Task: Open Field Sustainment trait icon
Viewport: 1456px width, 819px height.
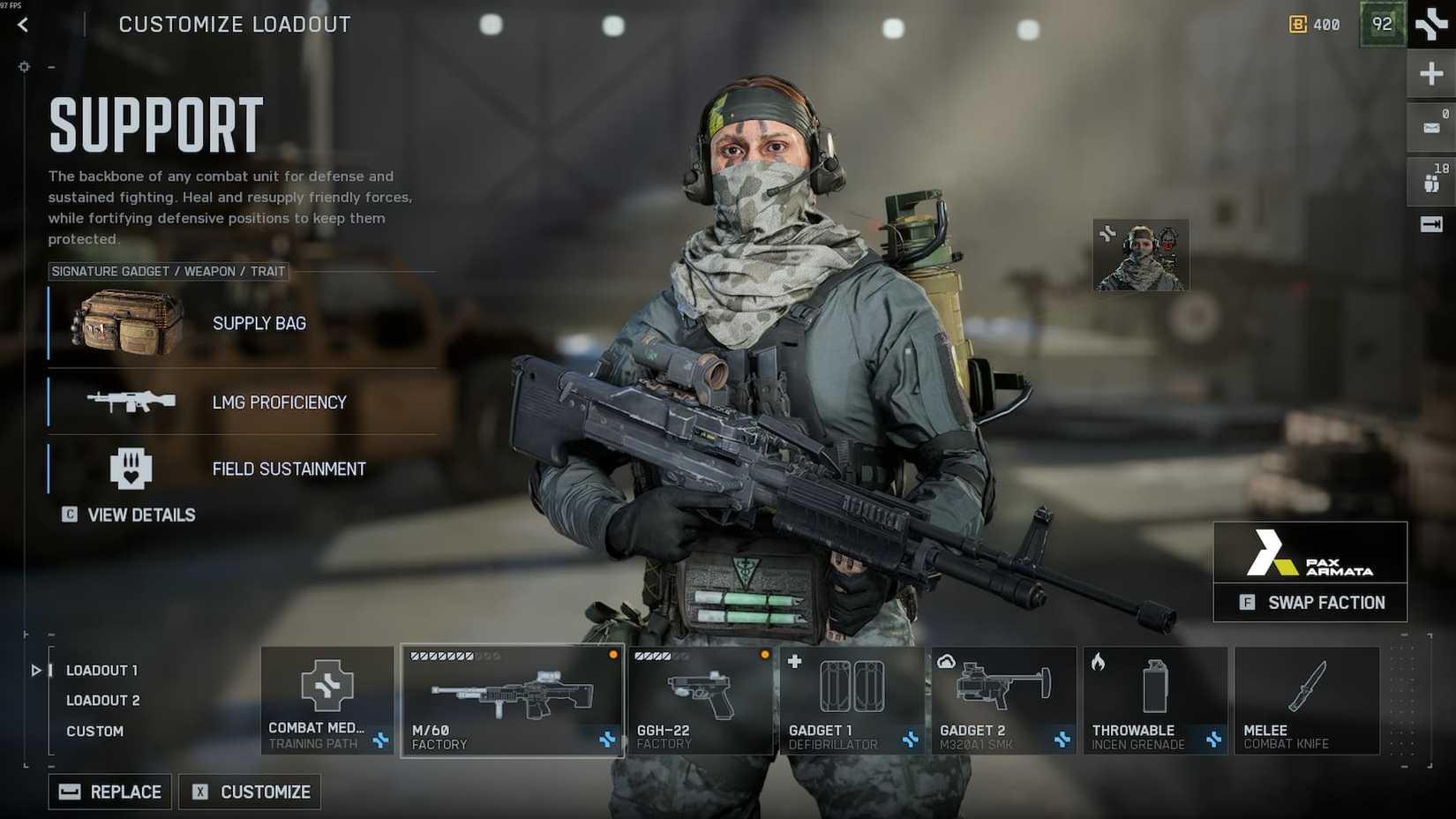Action: click(x=131, y=468)
